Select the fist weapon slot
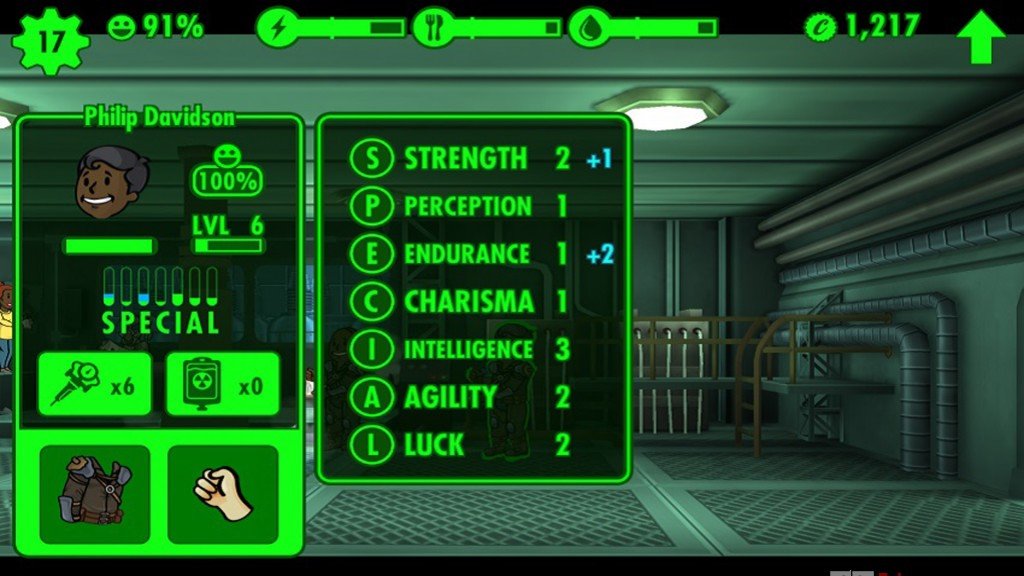Image resolution: width=1024 pixels, height=576 pixels. pyautogui.click(x=222, y=494)
